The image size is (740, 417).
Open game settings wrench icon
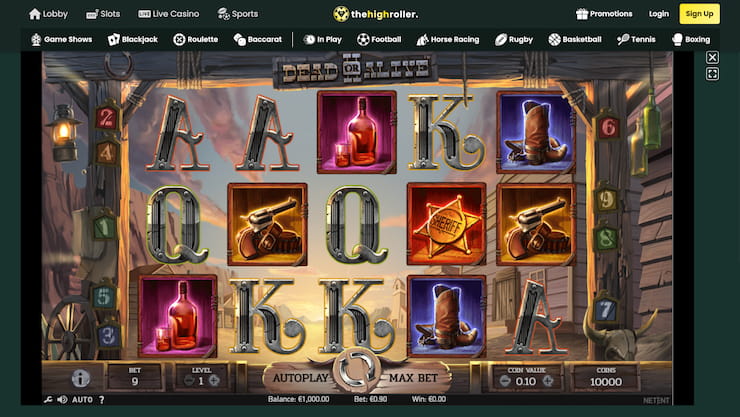tap(47, 400)
